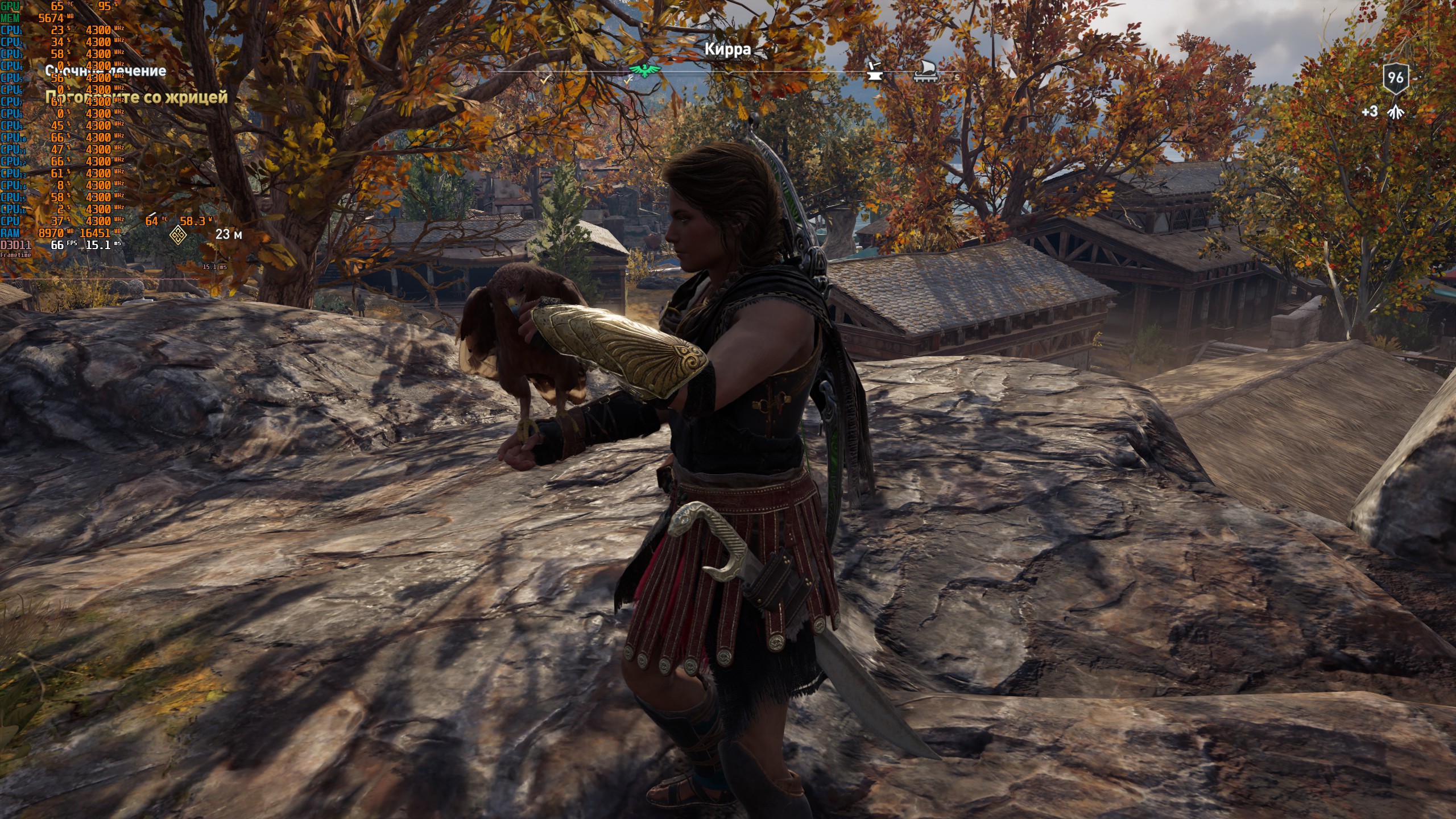The width and height of the screenshot is (1456, 819).
Task: Open the ability points arrow icon
Action: [1395, 112]
